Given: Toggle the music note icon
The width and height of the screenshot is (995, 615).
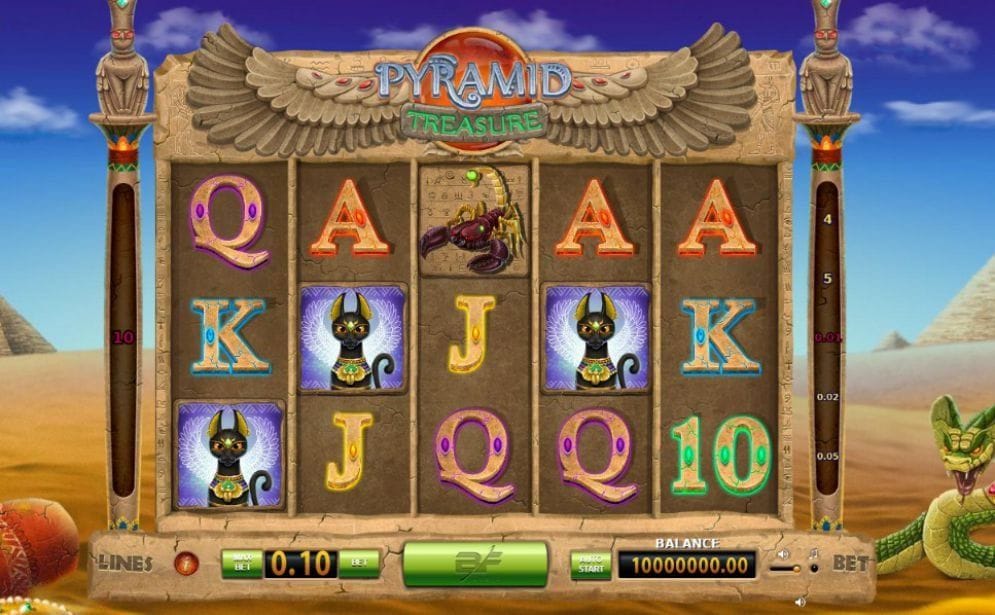Looking at the screenshot, I should (x=814, y=553).
